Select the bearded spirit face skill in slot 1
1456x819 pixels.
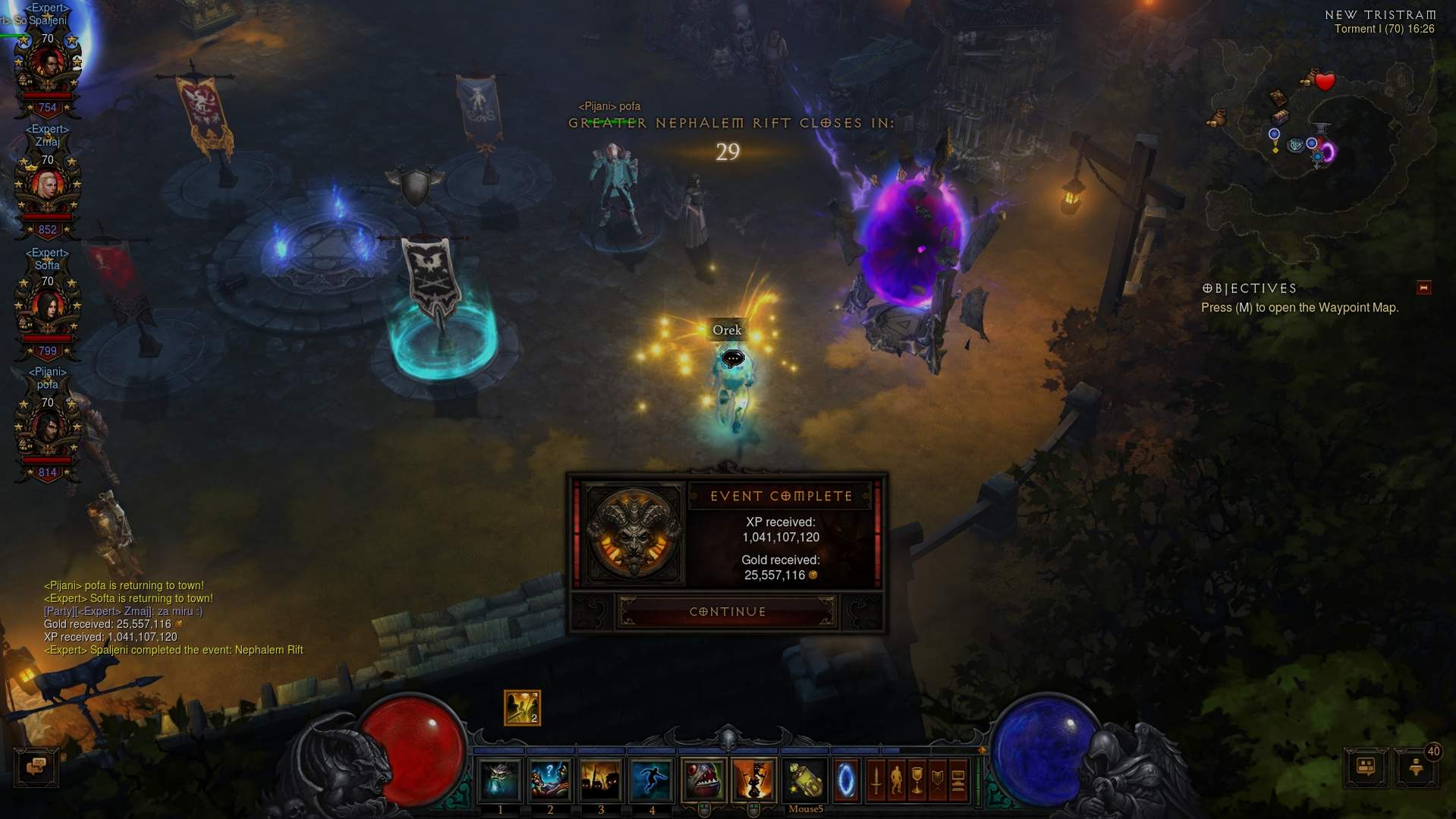(499, 780)
